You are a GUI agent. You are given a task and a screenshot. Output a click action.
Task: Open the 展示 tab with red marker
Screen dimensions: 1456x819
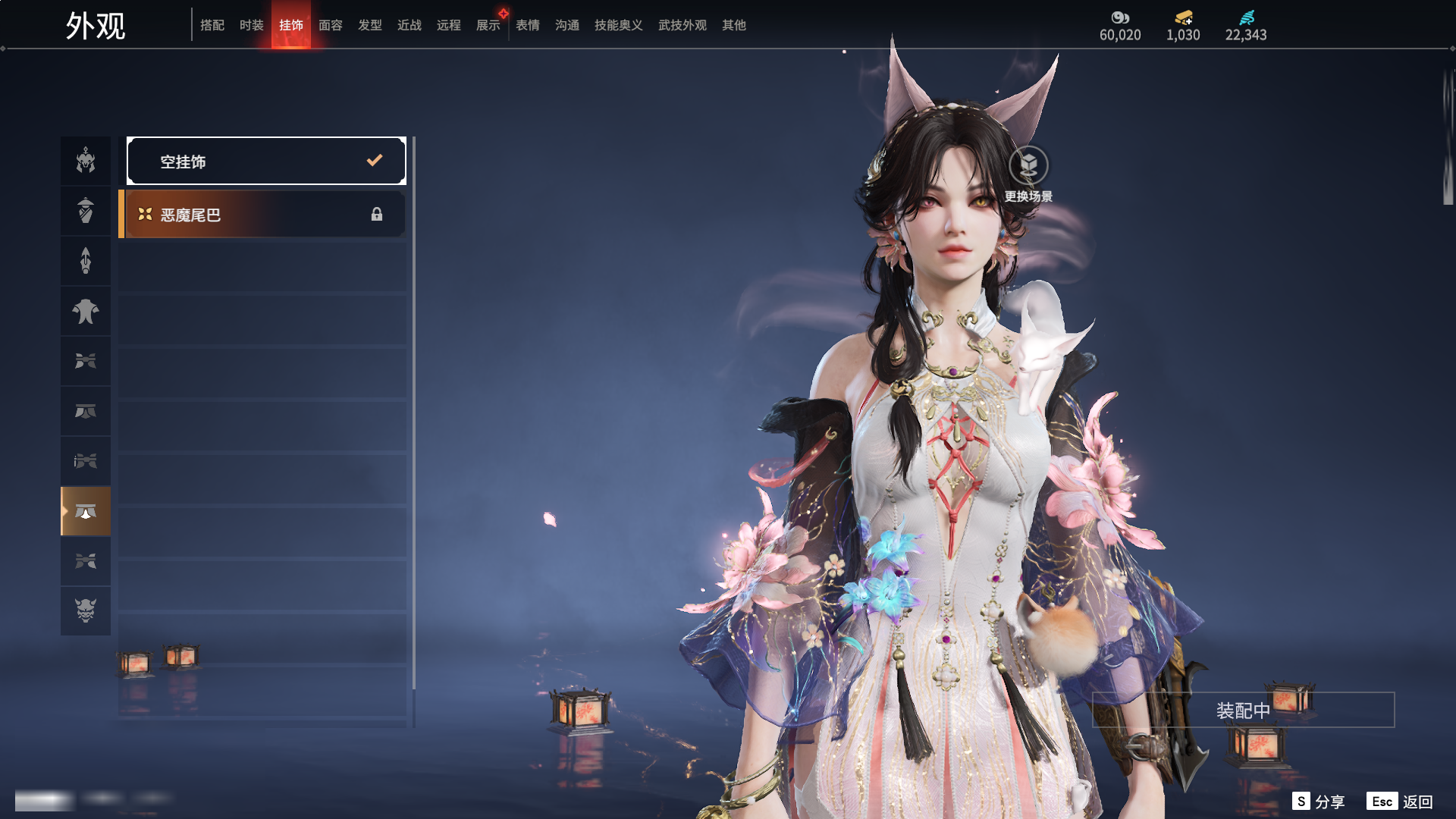pos(488,25)
